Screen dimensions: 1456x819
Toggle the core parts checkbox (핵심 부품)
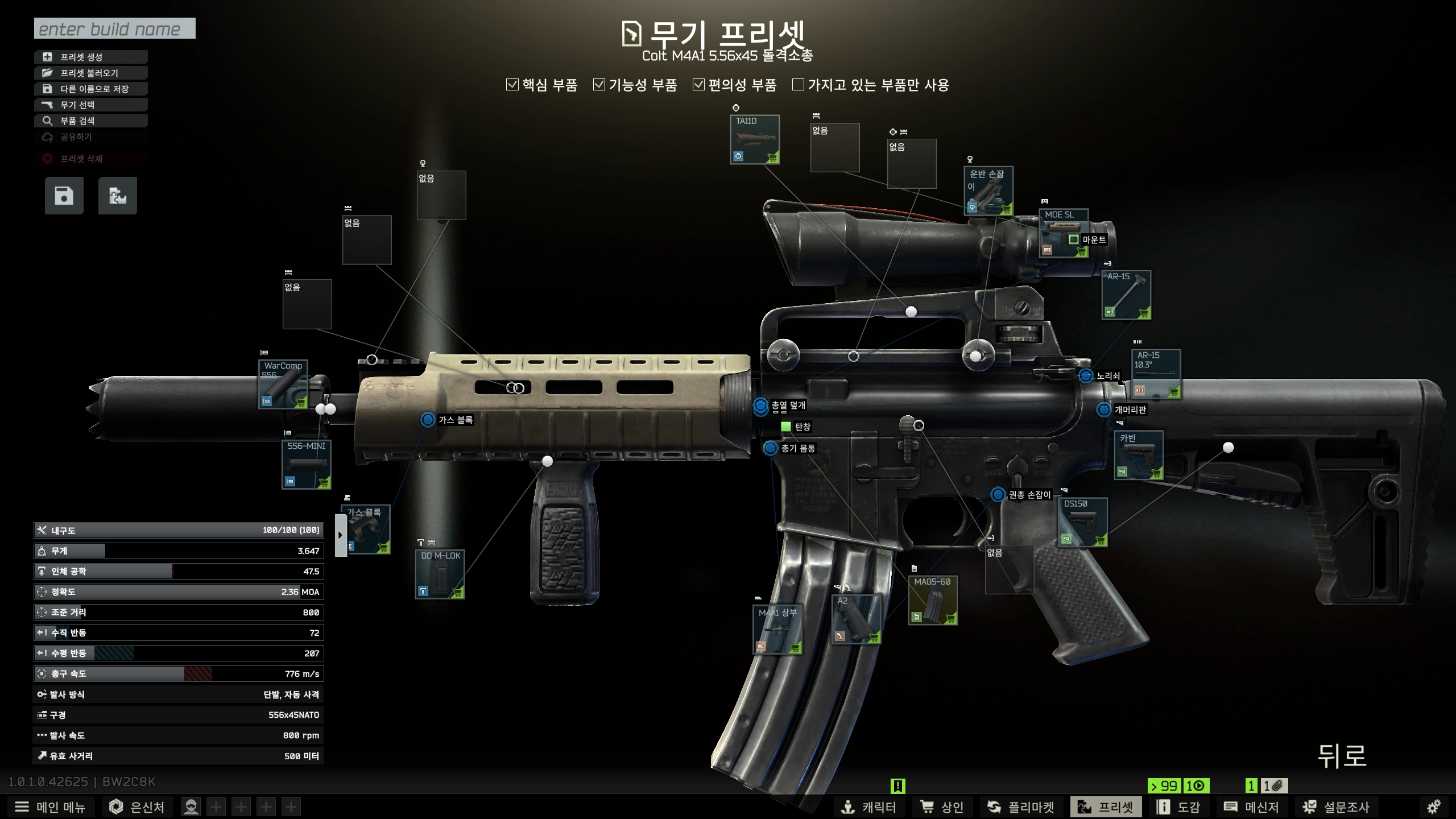(512, 85)
